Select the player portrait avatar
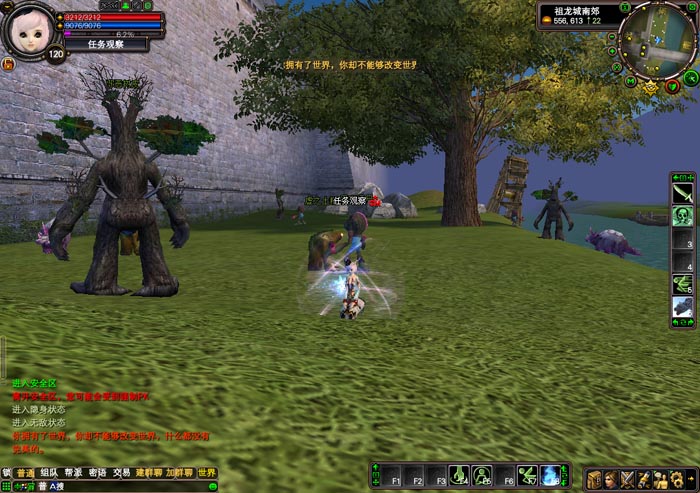The width and height of the screenshot is (700, 493). tap(30, 28)
